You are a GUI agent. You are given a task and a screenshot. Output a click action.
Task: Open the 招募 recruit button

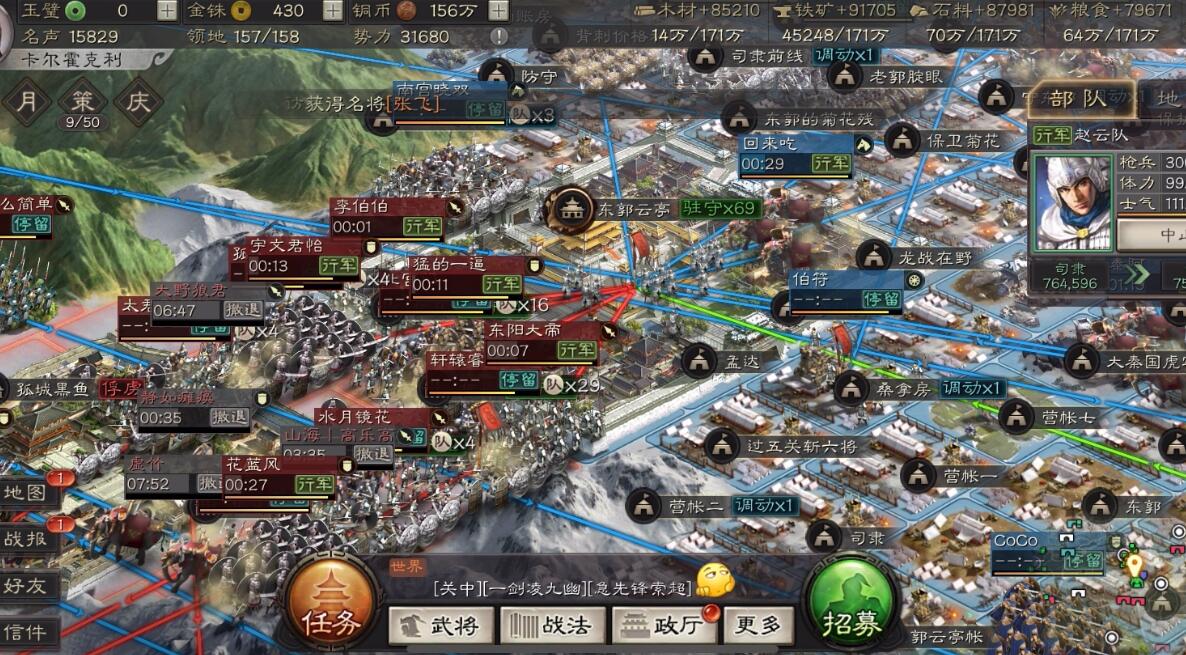point(852,607)
